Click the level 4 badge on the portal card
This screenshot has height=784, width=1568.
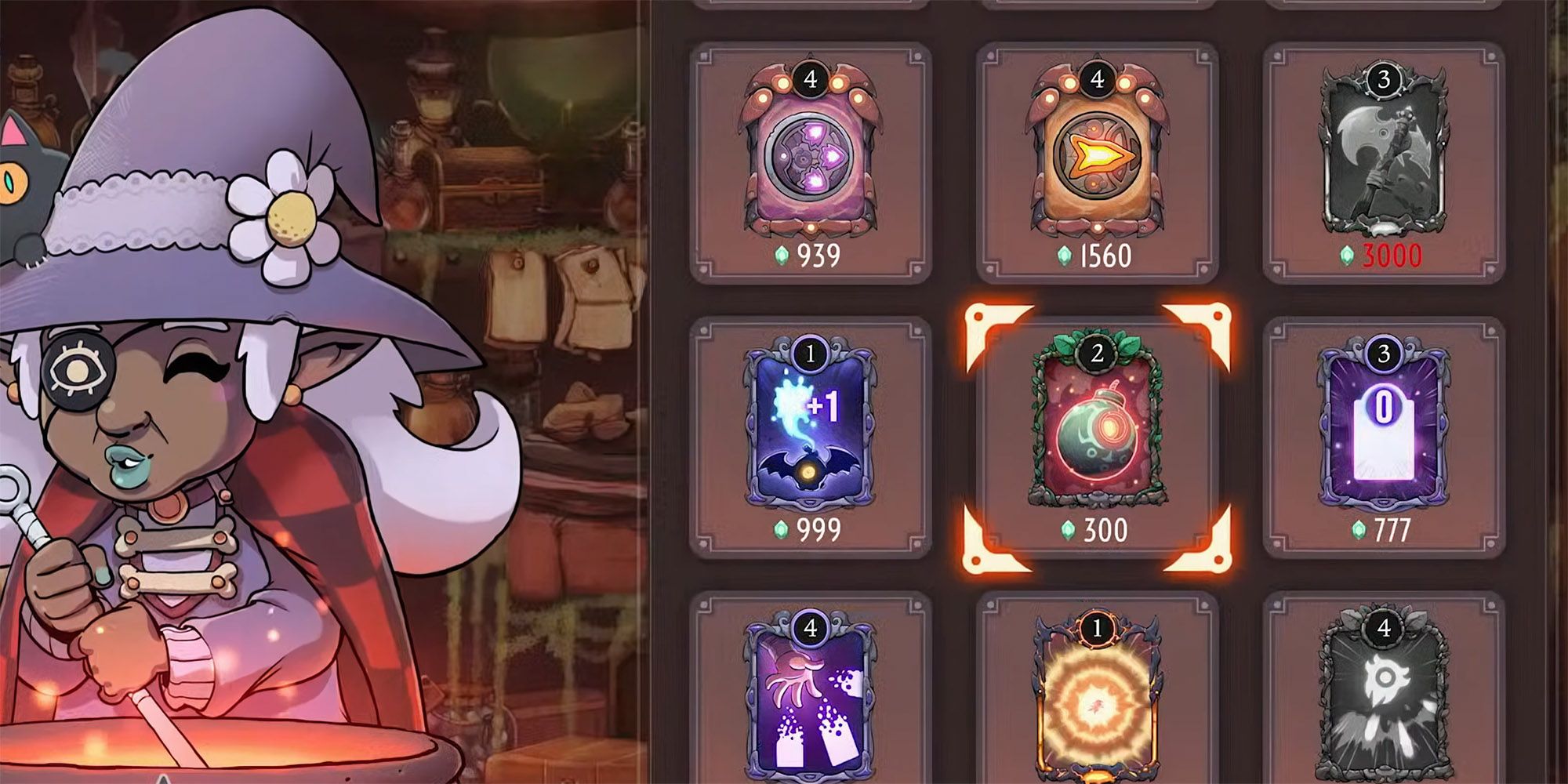pyautogui.click(x=811, y=78)
